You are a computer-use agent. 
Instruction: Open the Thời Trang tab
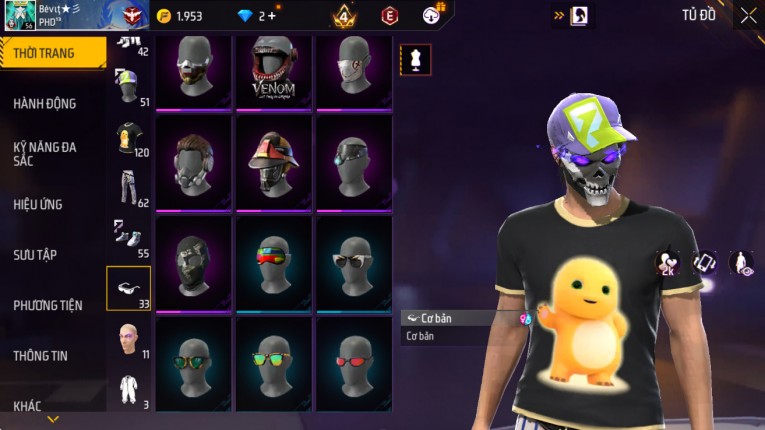(52, 53)
